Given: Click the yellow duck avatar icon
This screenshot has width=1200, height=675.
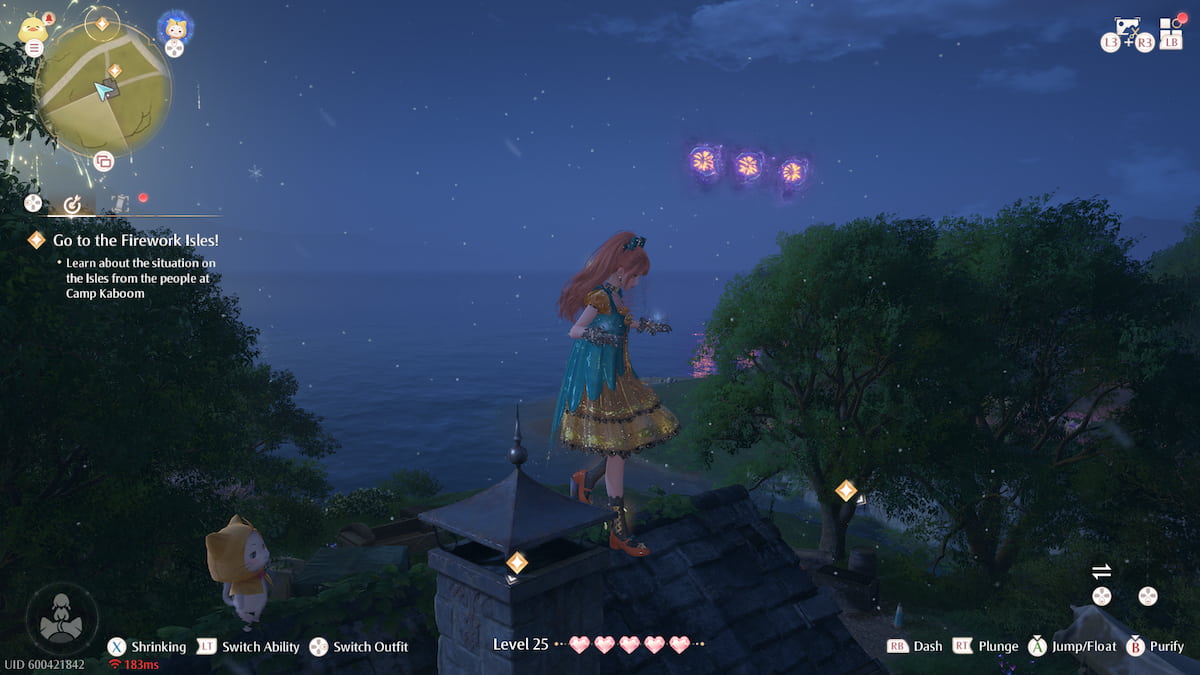Looking at the screenshot, I should 33,28.
